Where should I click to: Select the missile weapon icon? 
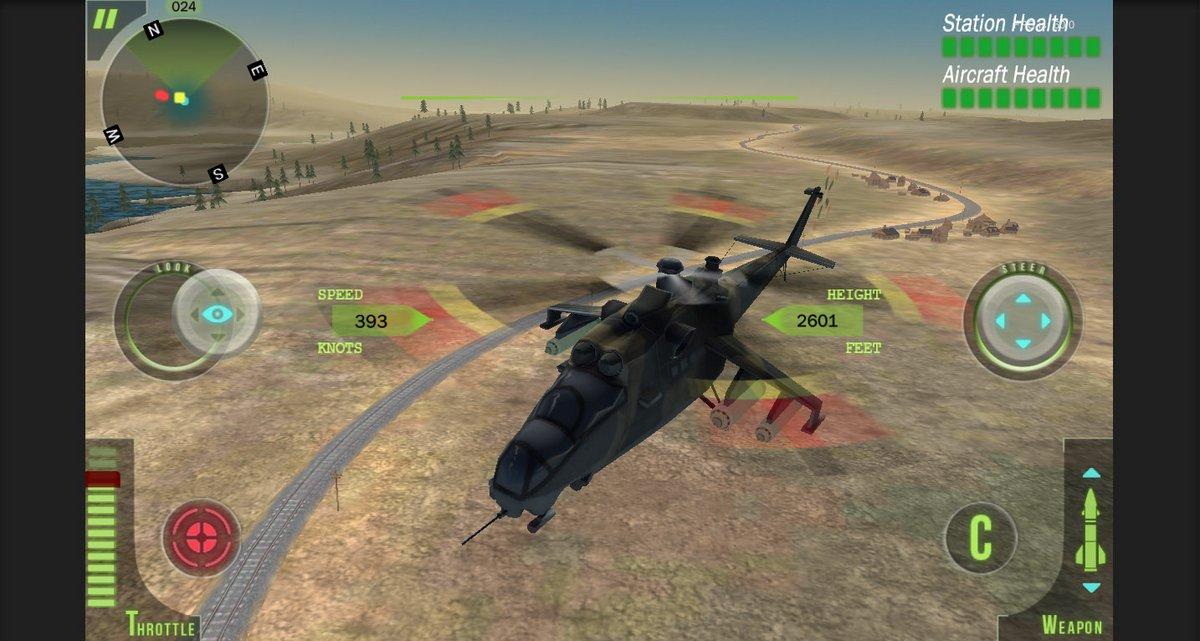pyautogui.click(x=1090, y=530)
